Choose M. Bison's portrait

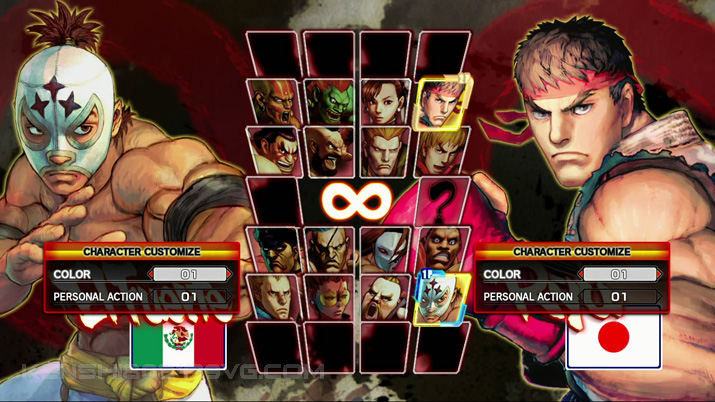point(274,250)
